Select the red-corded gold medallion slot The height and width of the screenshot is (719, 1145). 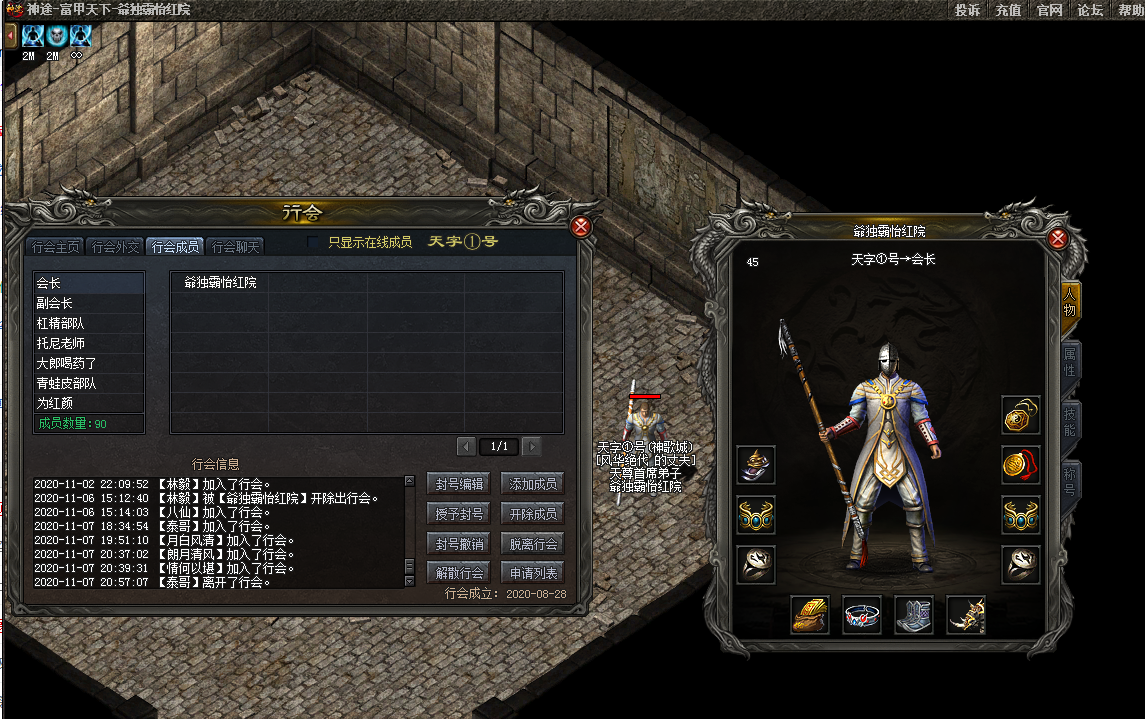pos(1021,465)
